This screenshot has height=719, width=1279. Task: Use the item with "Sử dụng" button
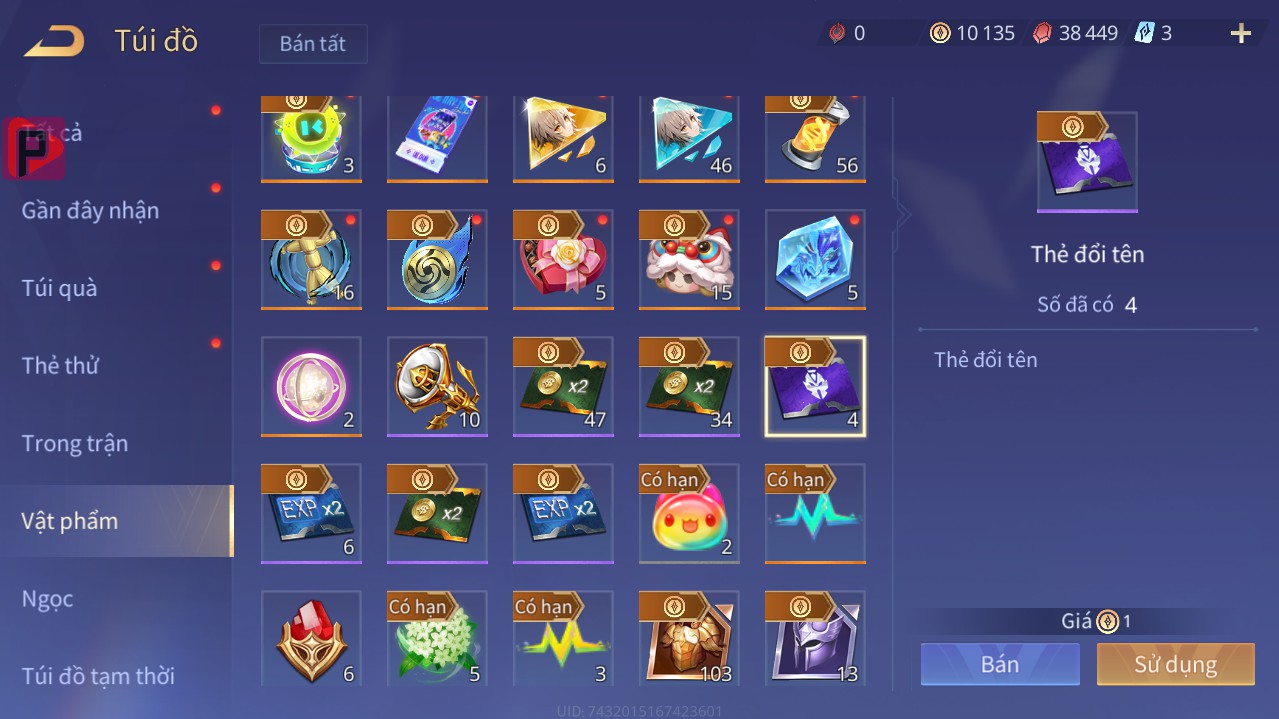[1175, 665]
